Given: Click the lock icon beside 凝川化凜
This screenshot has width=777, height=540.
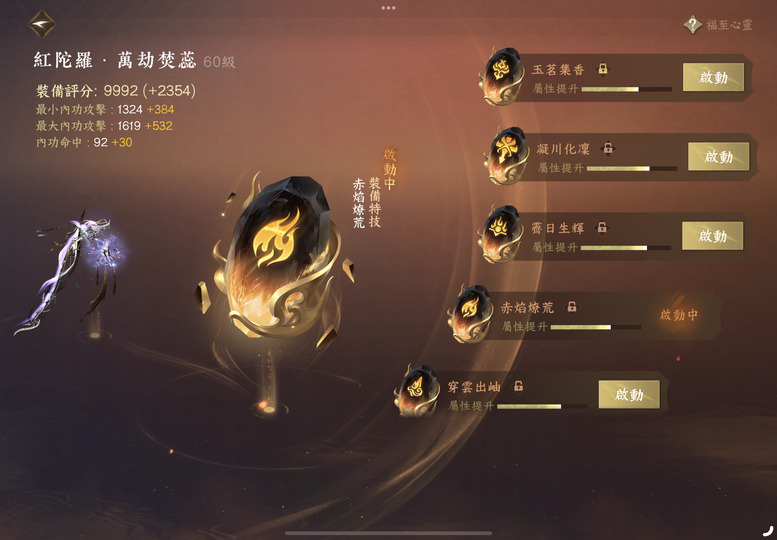Looking at the screenshot, I should tap(608, 148).
